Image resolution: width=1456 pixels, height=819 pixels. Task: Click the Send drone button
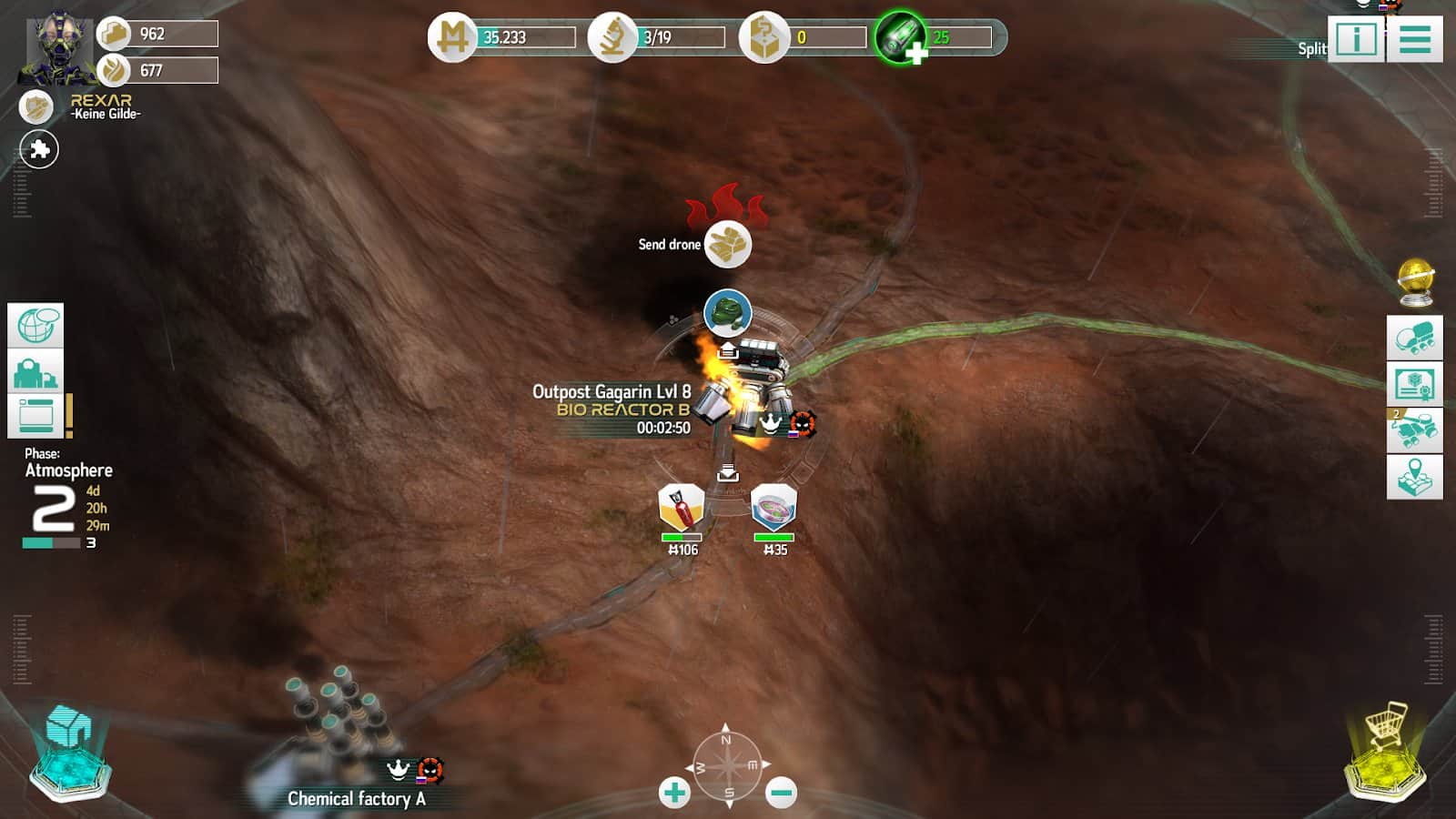click(727, 244)
